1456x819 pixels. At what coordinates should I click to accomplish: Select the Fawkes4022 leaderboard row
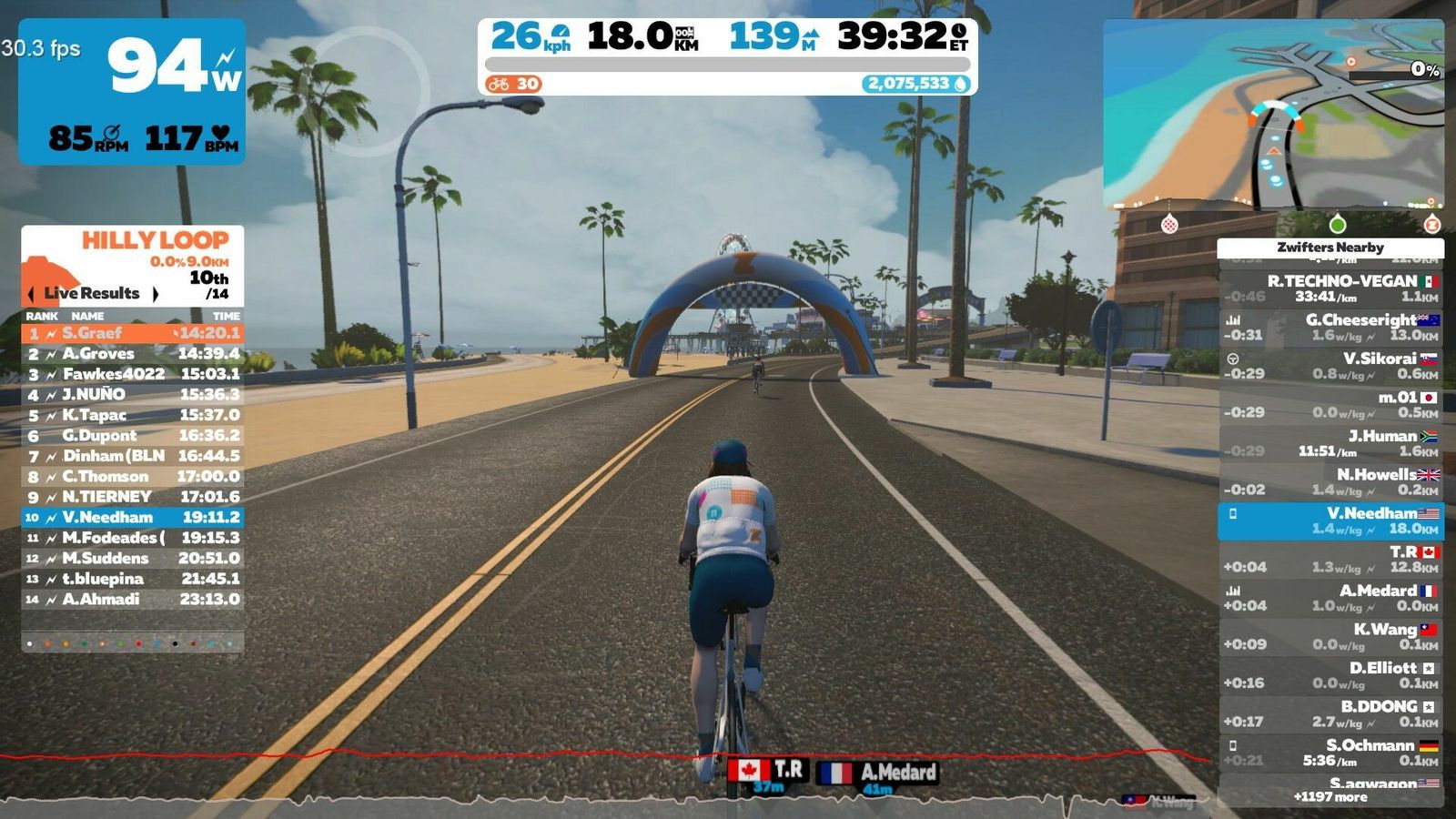[133, 374]
